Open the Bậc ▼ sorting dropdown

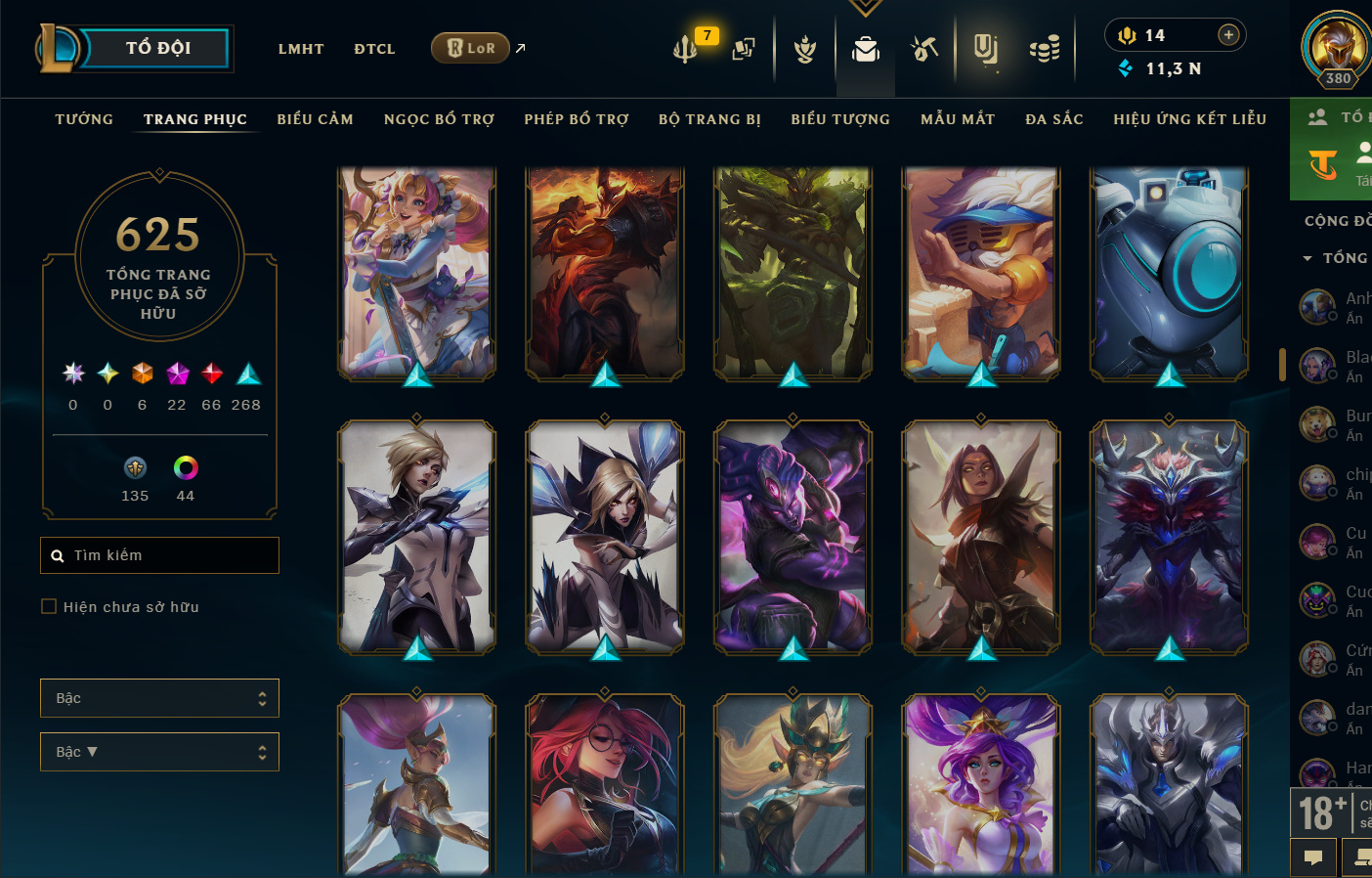click(x=159, y=752)
